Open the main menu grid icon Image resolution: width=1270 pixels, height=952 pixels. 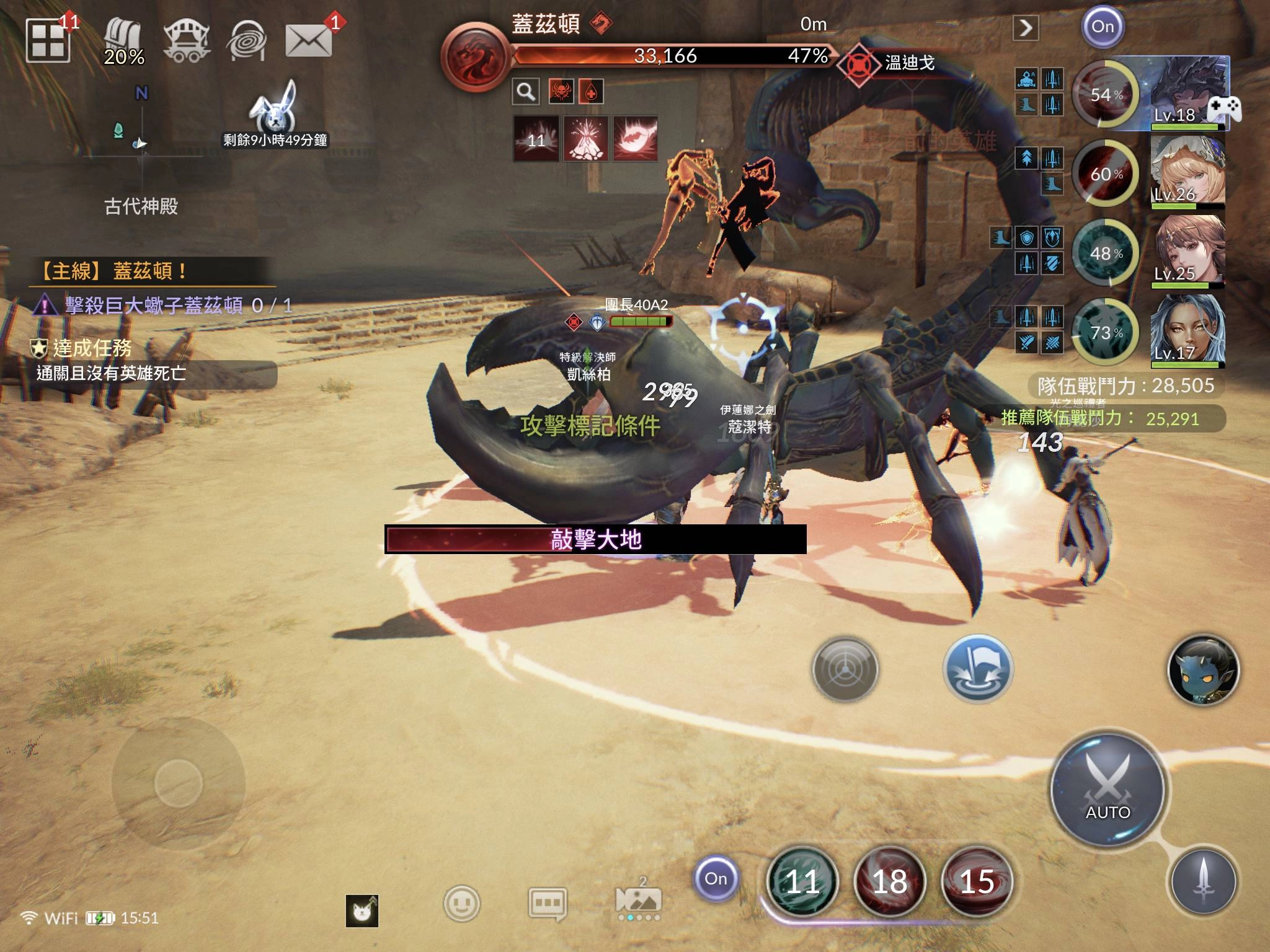(47, 40)
